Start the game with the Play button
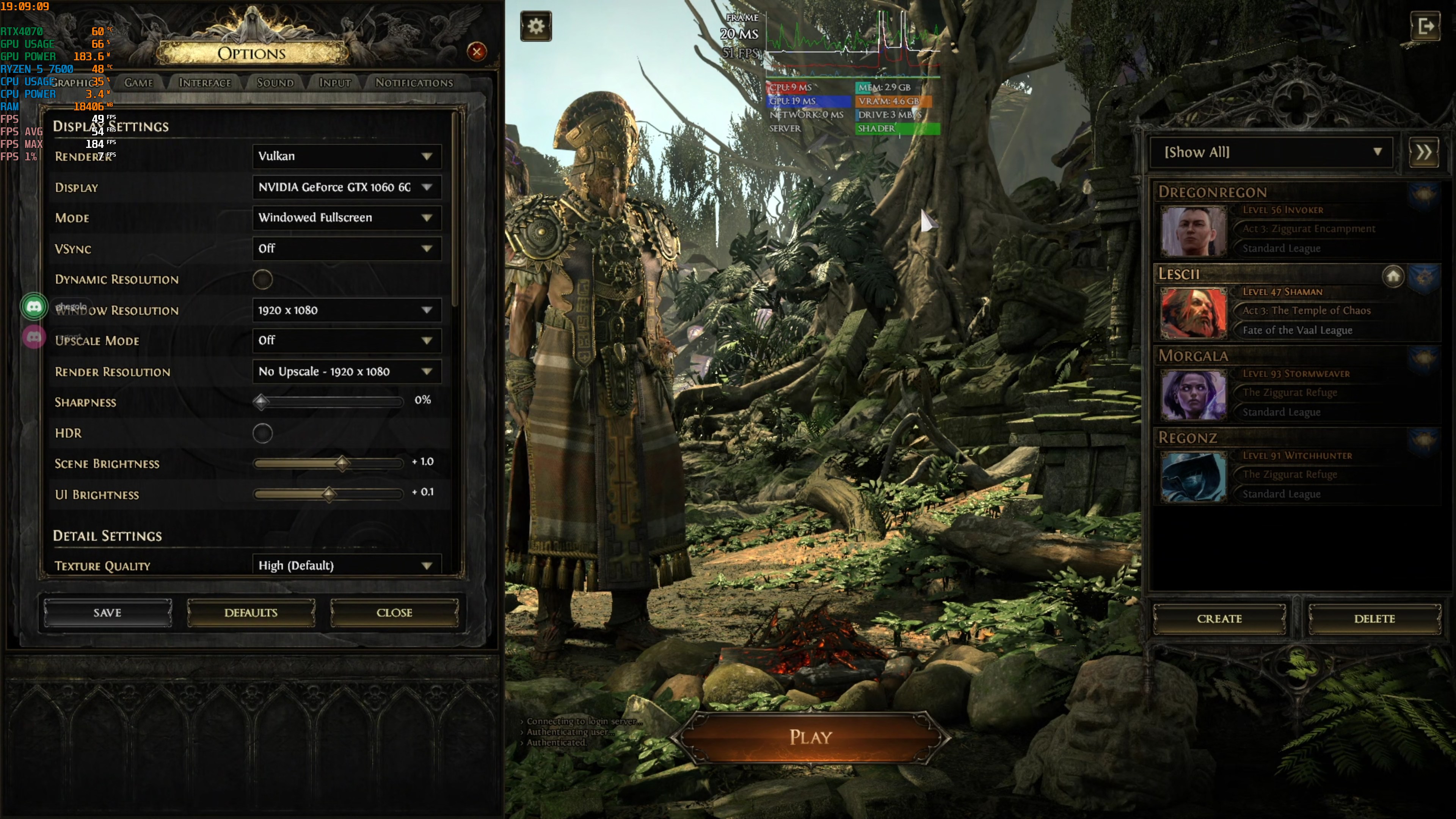 point(810,737)
